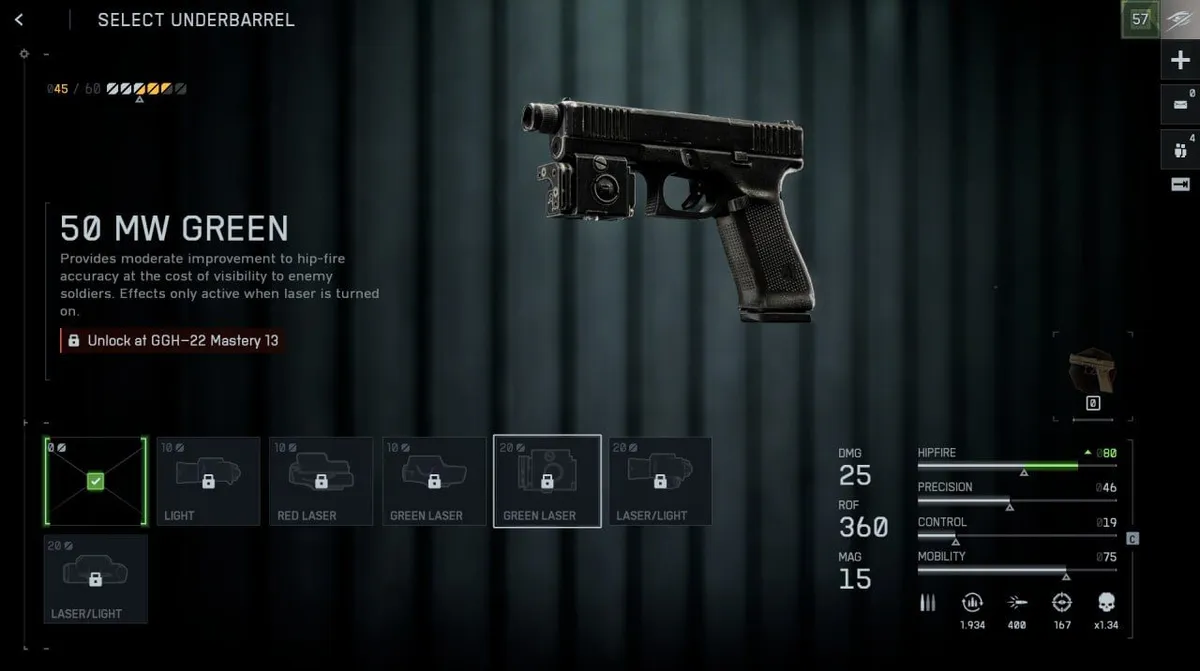Select the RED LASER underbarrel tile
This screenshot has height=671, width=1200.
point(321,481)
